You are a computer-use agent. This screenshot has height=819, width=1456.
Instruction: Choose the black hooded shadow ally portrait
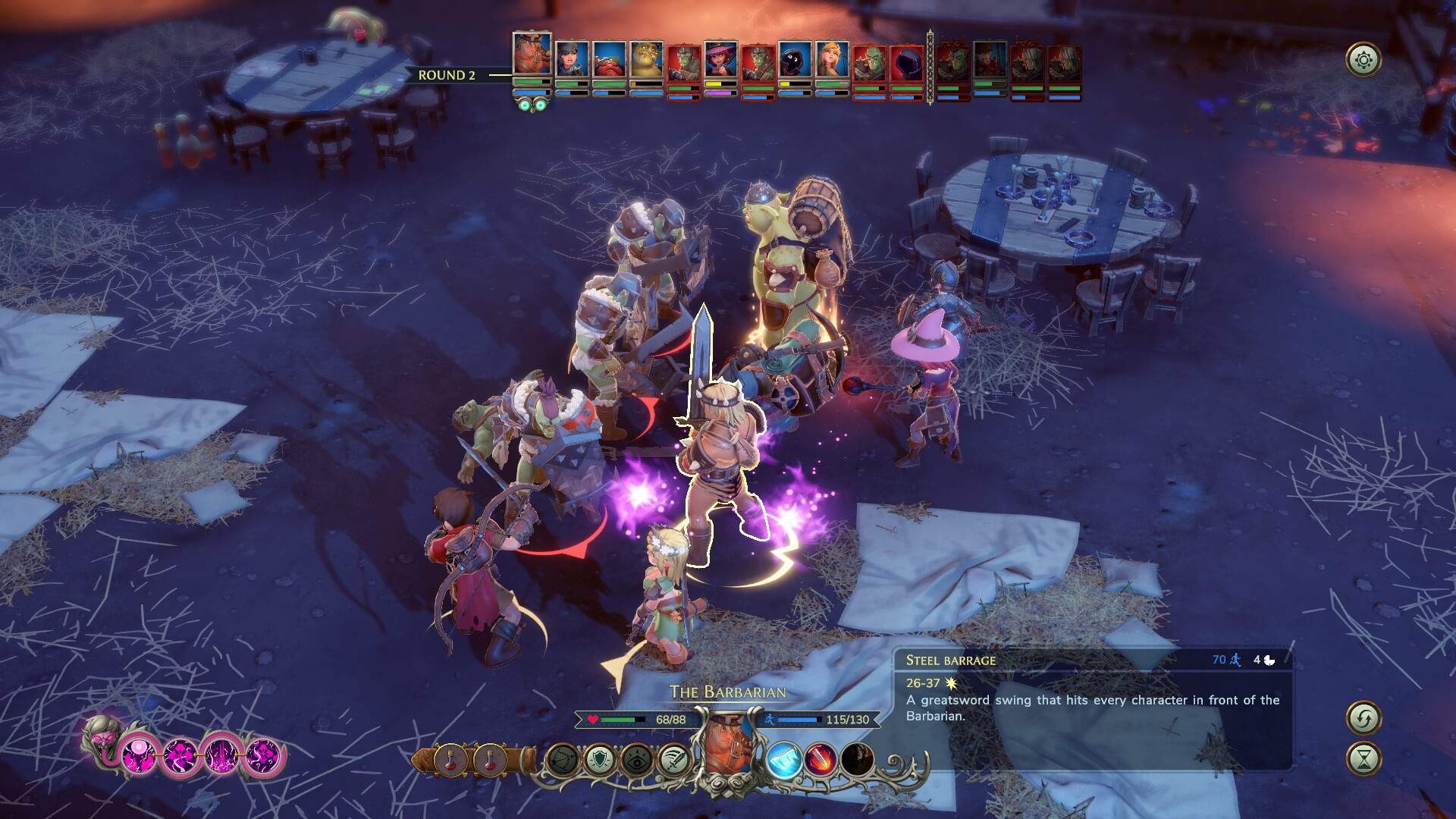point(795,59)
